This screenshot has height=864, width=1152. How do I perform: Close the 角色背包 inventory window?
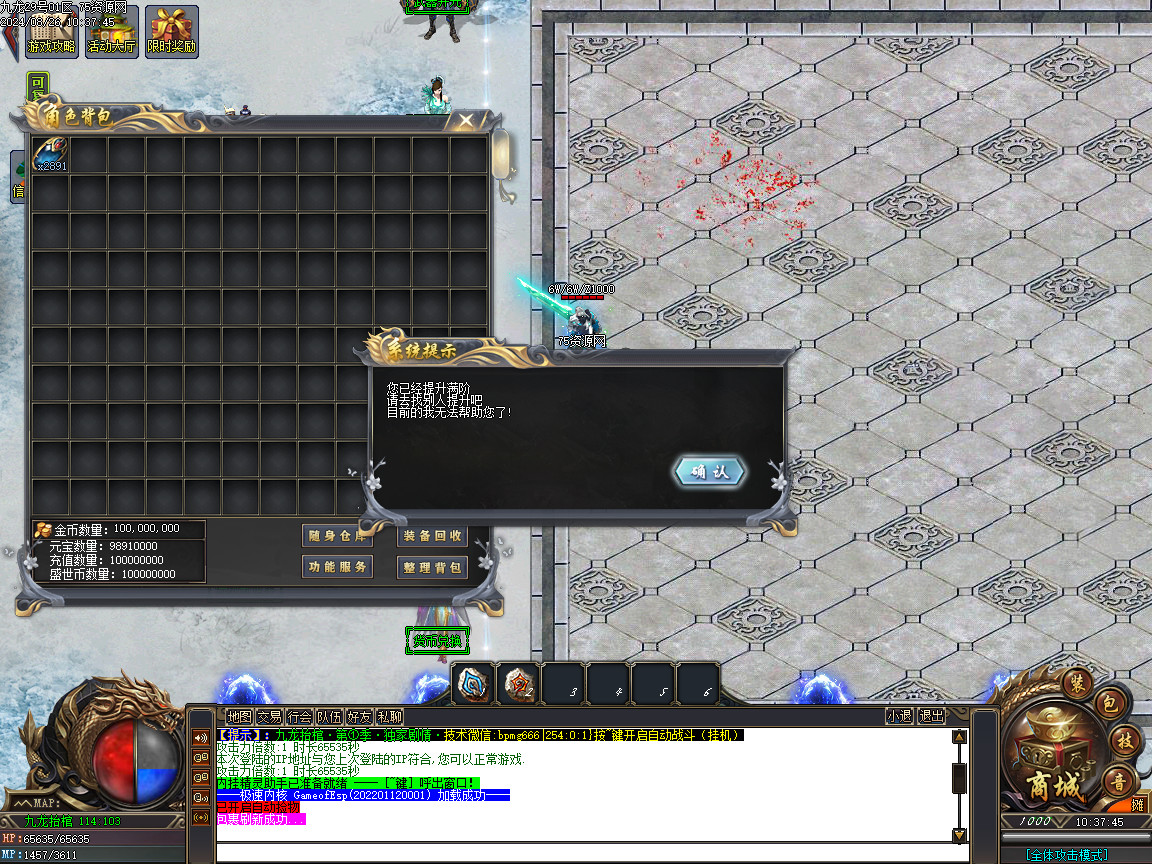point(465,121)
